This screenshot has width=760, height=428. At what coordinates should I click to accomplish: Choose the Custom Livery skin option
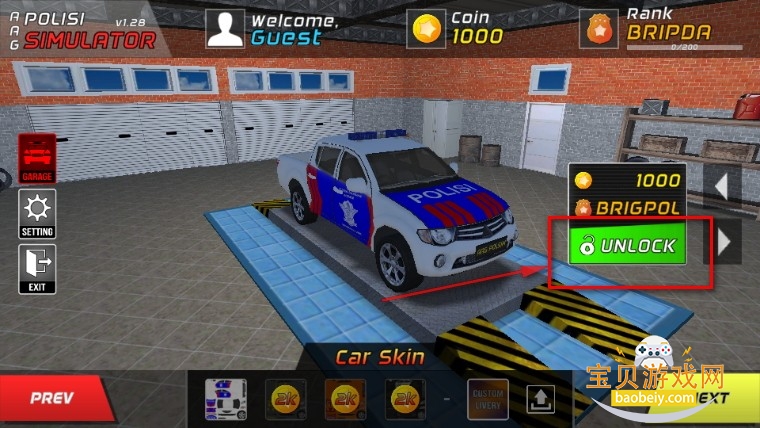488,399
